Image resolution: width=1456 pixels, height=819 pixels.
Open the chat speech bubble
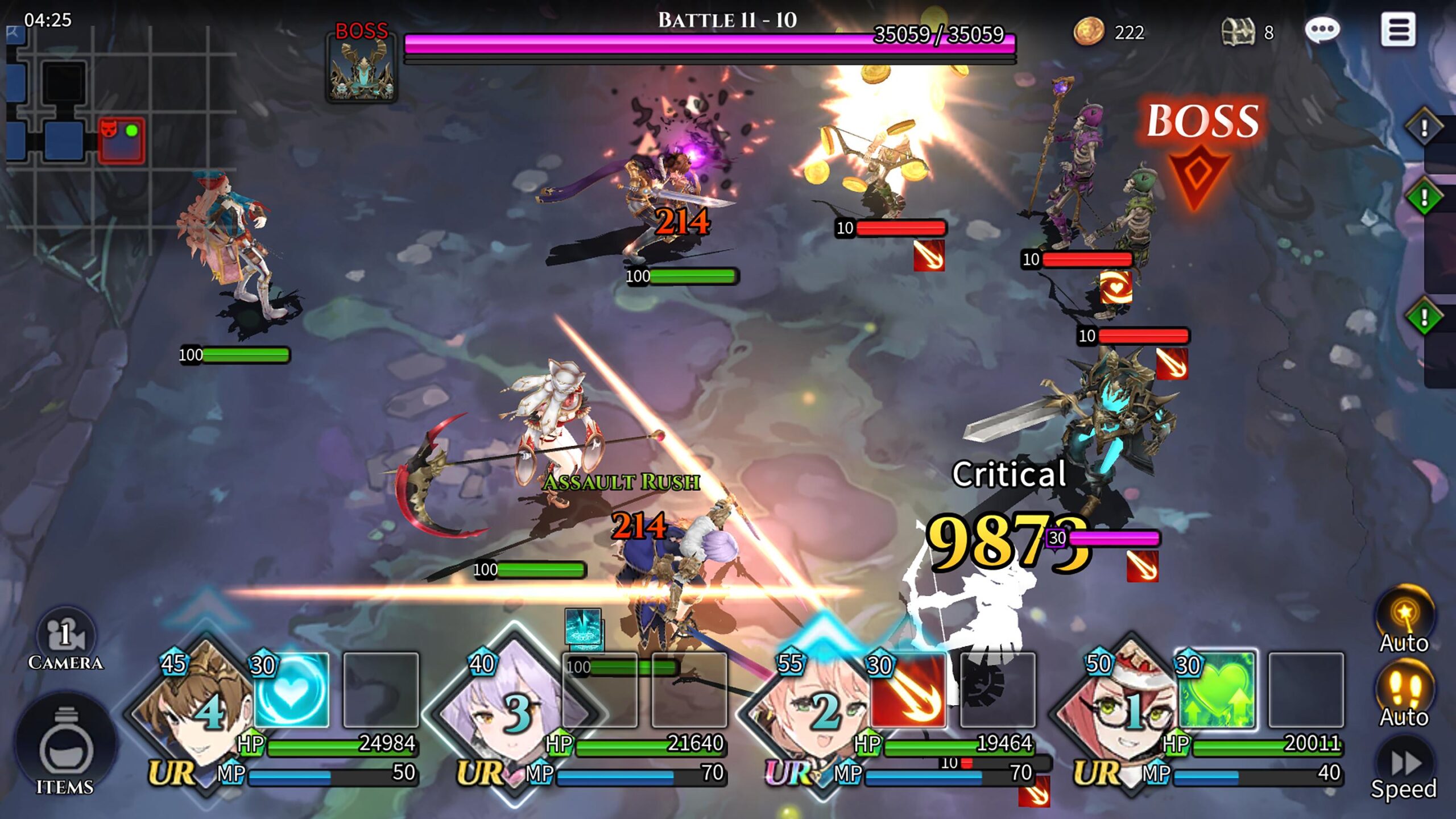click(1322, 30)
